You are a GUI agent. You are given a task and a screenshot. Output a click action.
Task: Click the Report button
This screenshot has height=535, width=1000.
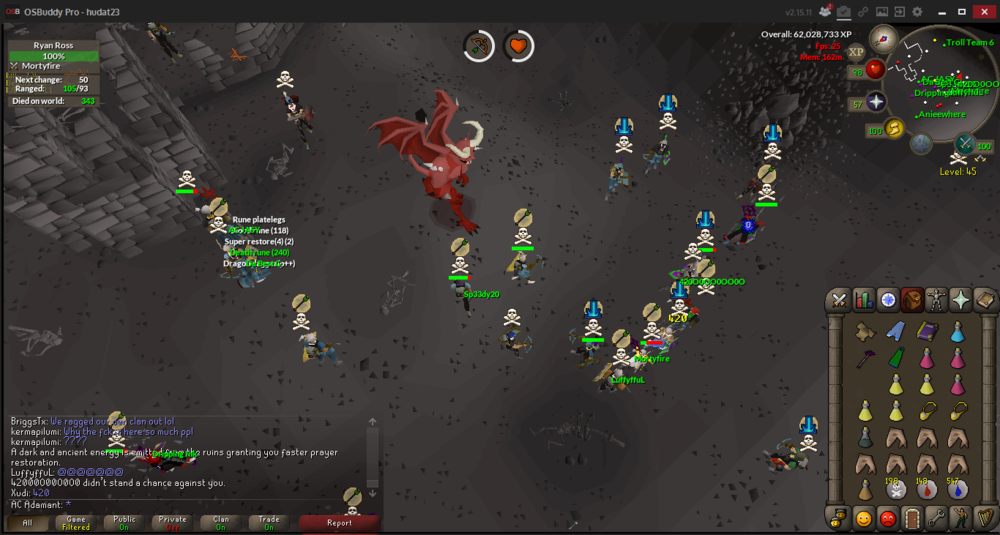pos(339,522)
